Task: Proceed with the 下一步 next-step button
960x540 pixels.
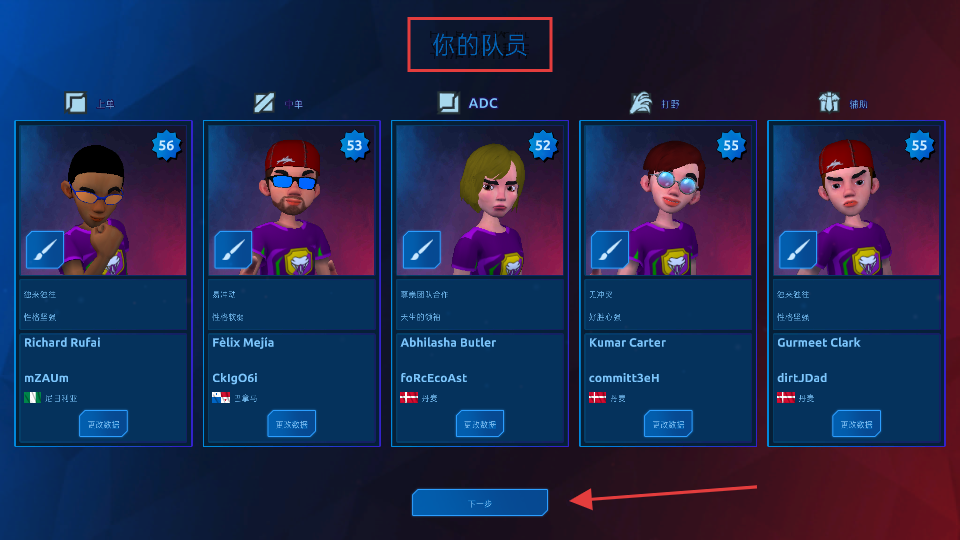Action: tap(480, 503)
